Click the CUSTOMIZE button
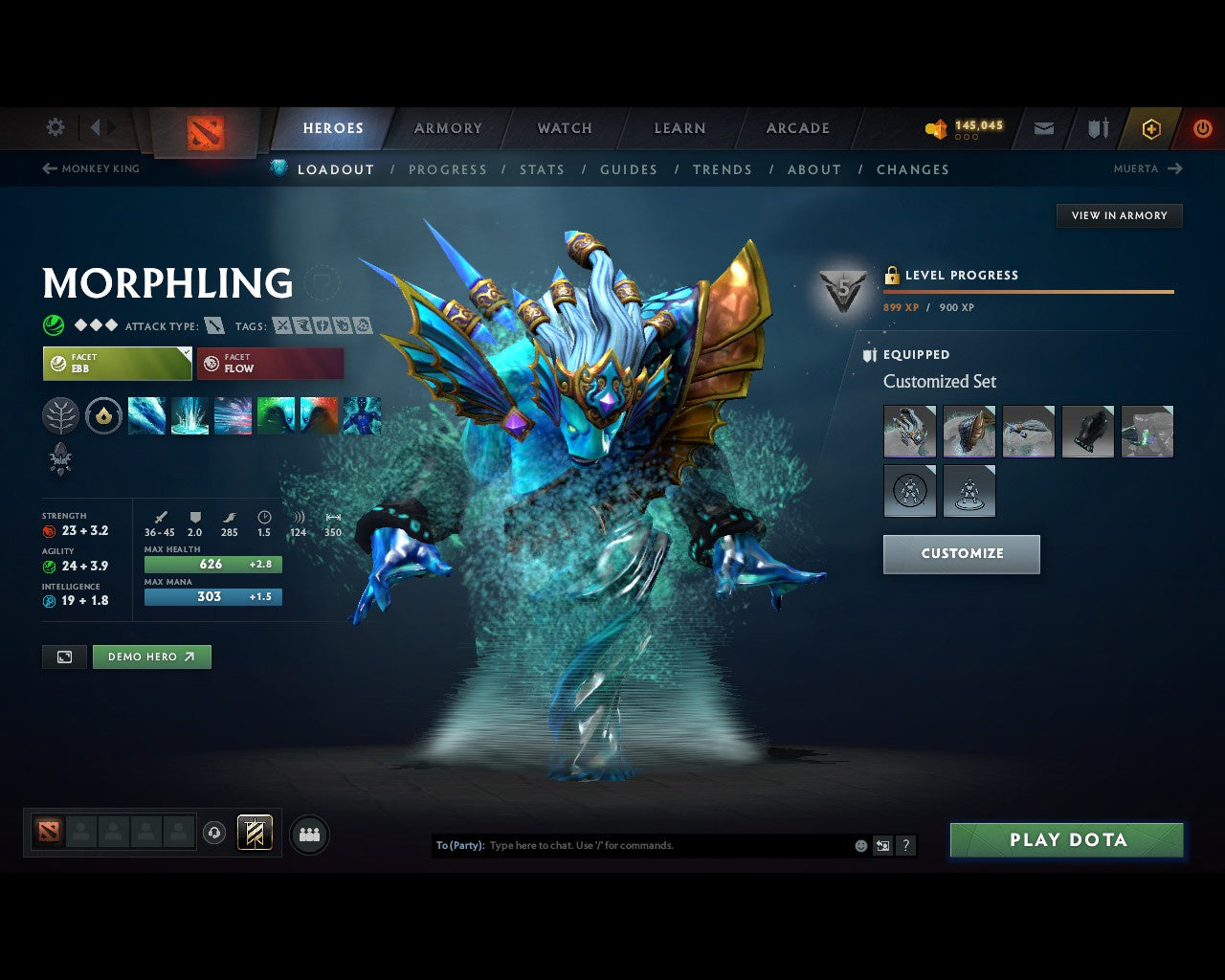The image size is (1225, 980). coord(961,553)
